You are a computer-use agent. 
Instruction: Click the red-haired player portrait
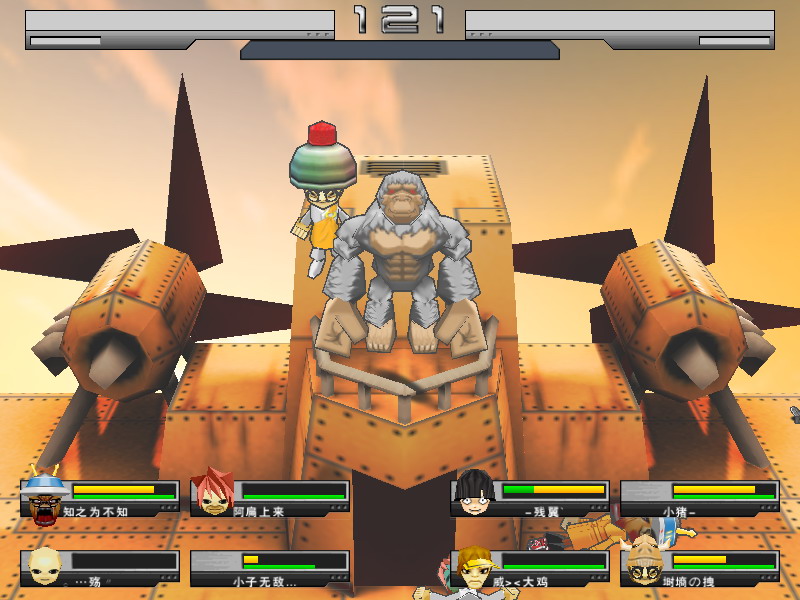pyautogui.click(x=213, y=493)
